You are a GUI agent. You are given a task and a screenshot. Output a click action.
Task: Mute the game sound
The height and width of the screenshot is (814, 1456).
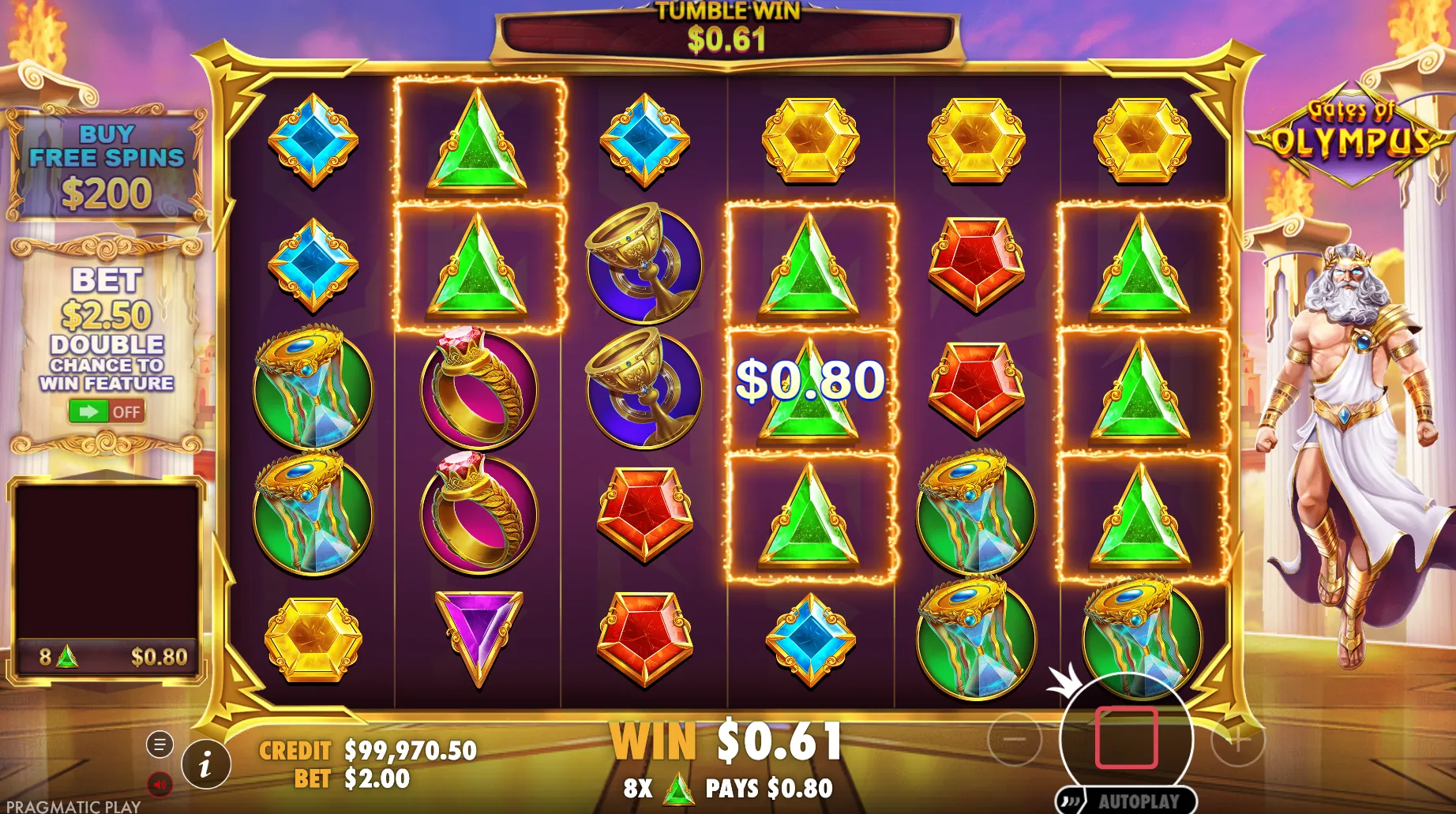pos(159,784)
